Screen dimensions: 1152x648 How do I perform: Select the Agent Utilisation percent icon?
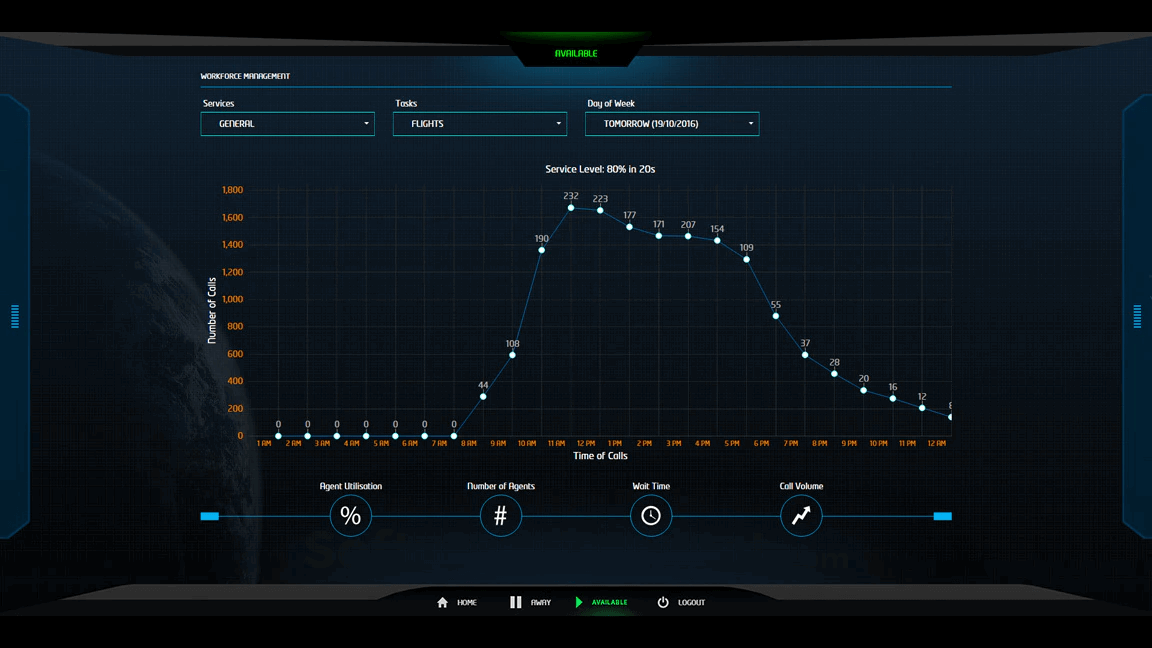(350, 516)
